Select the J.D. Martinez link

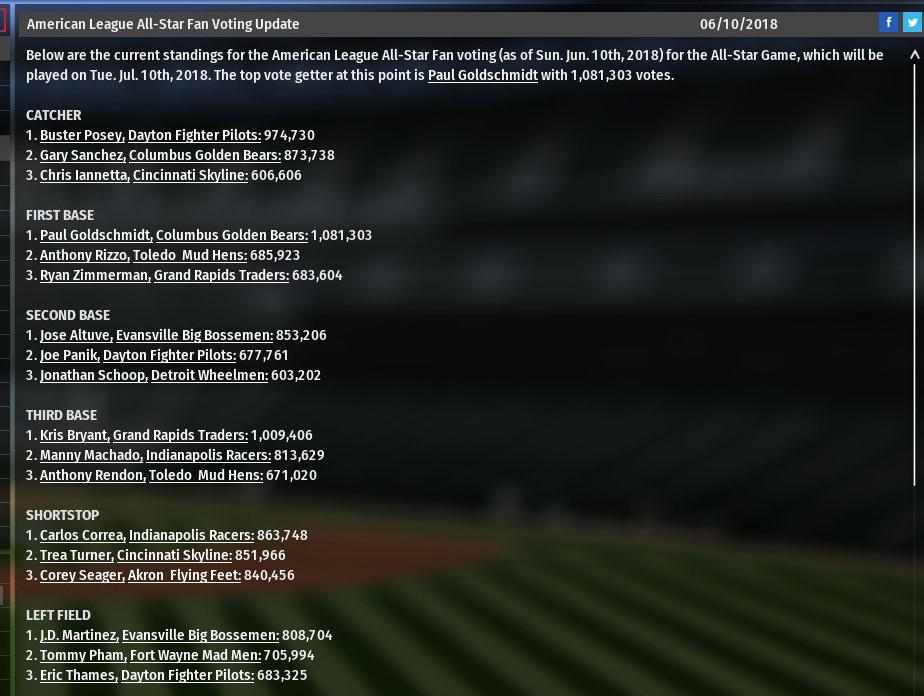tap(78, 635)
